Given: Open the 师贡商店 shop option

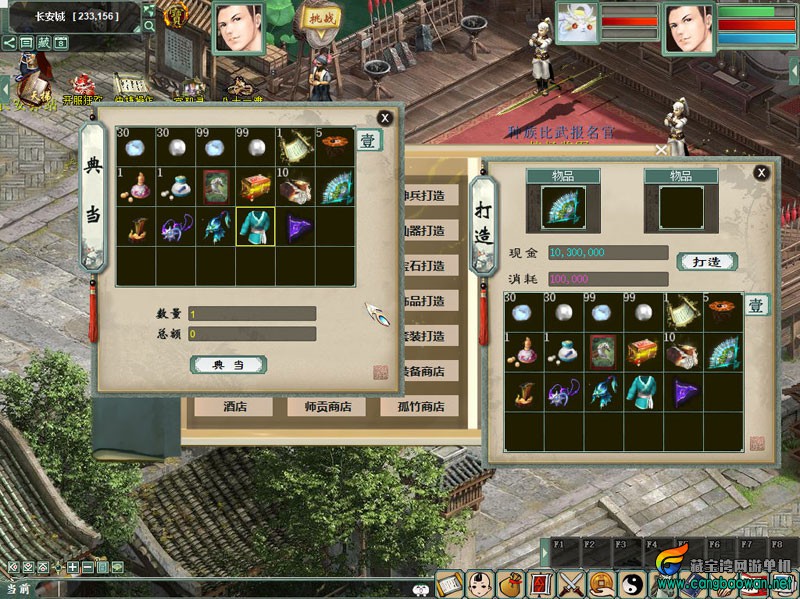Looking at the screenshot, I should 326,407.
